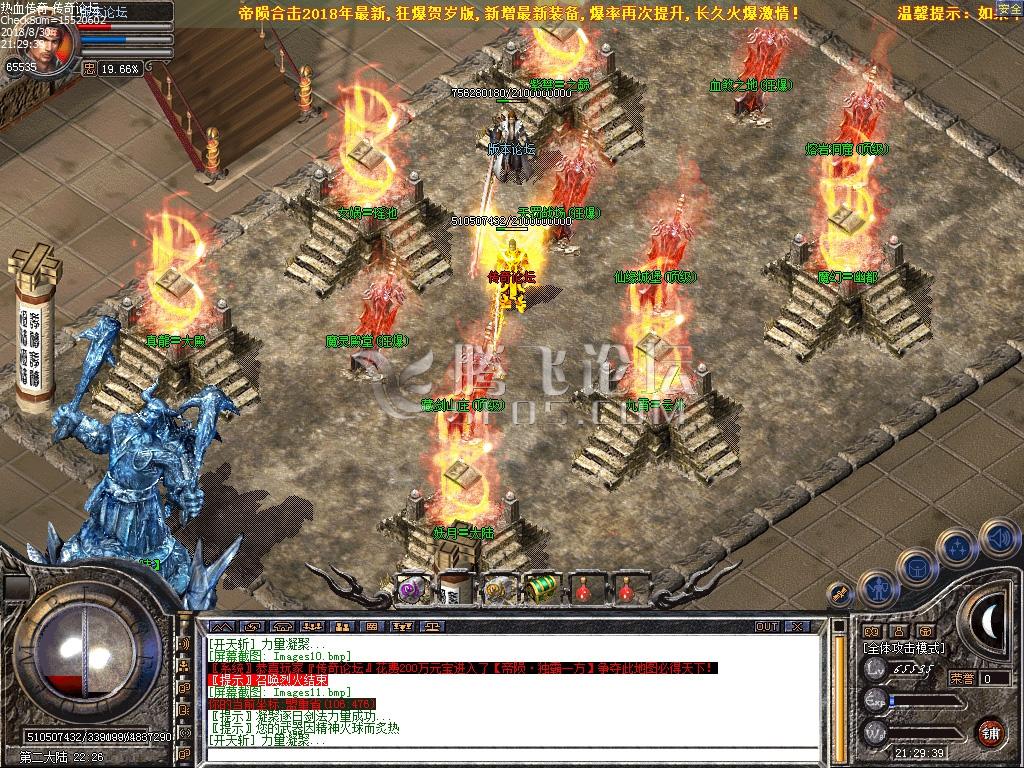Use the golden scroll hotbar item

tap(497, 589)
